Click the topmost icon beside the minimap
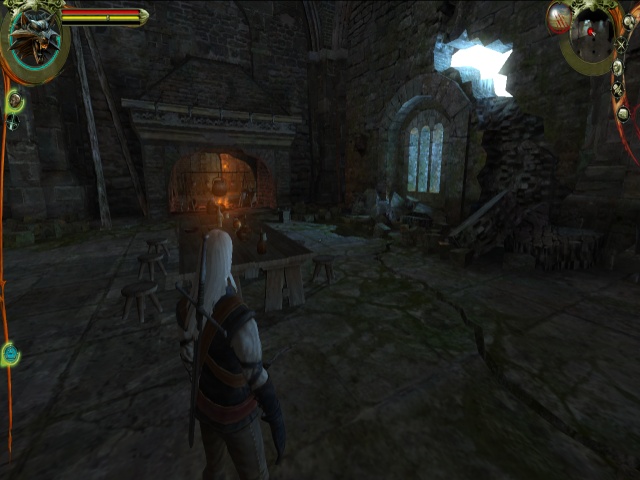This screenshot has height=480, width=640. pos(628,20)
